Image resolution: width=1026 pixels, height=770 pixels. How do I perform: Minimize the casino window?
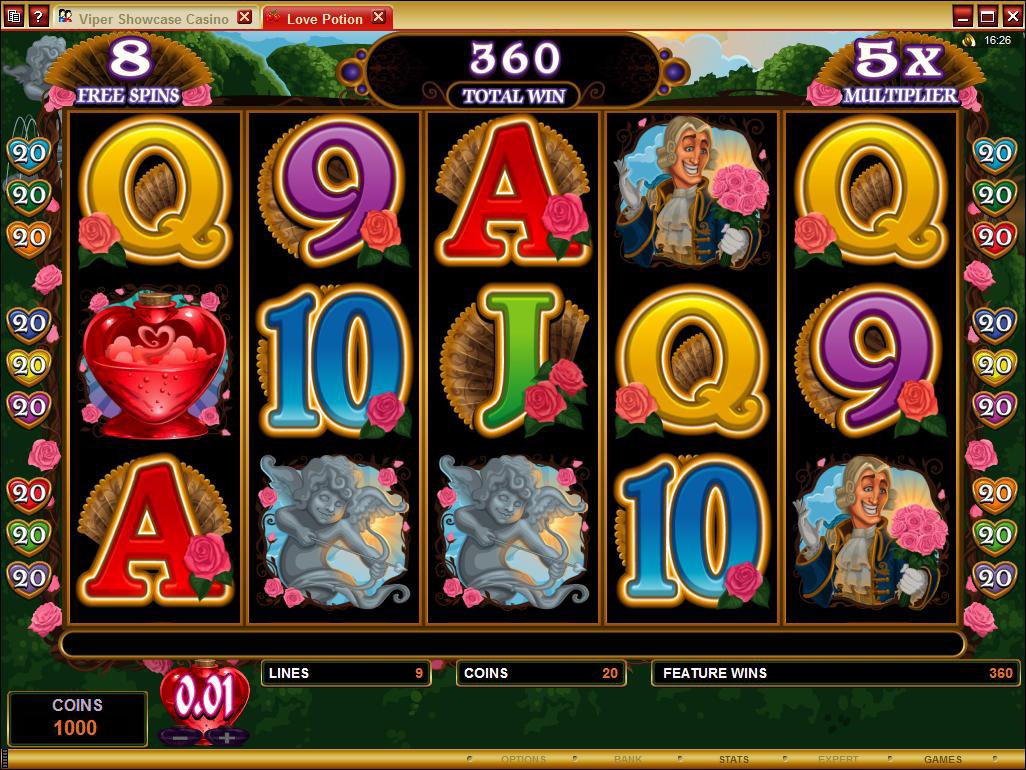pyautogui.click(x=963, y=16)
